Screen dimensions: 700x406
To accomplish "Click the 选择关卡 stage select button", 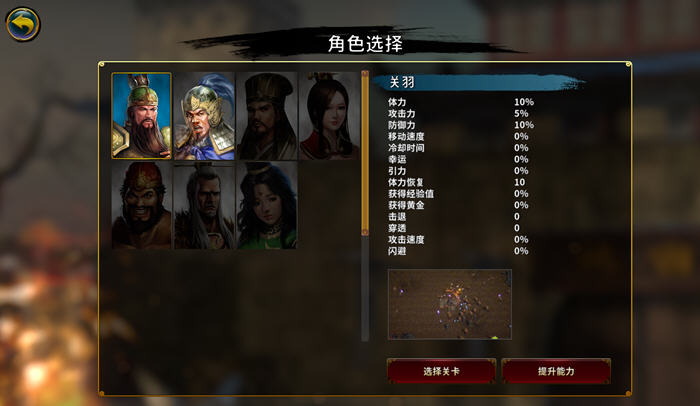I will click(441, 371).
